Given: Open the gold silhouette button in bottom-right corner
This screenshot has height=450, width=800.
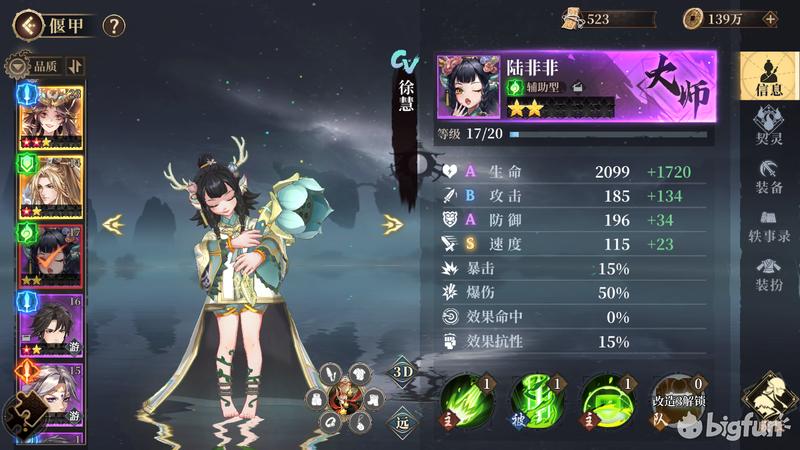Looking at the screenshot, I should [x=769, y=398].
